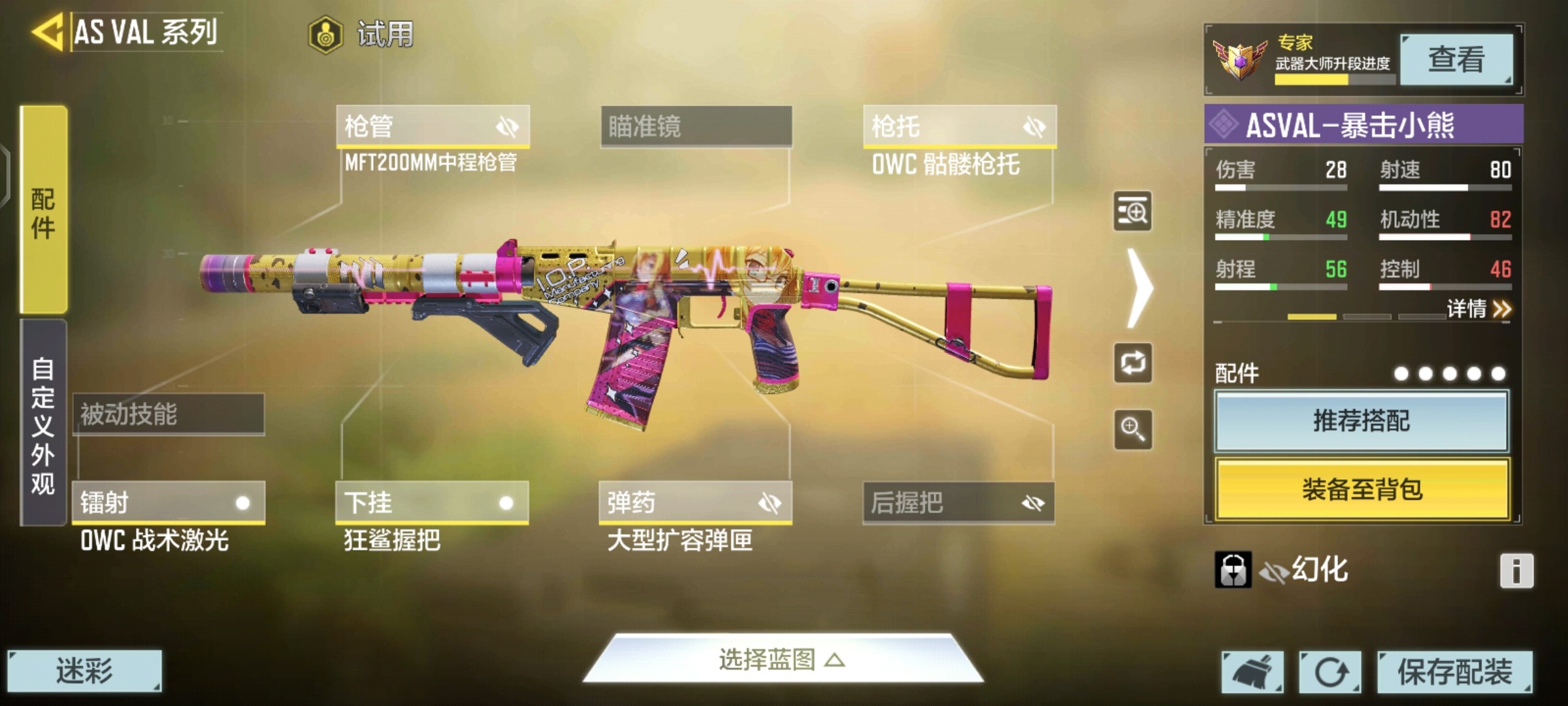
Task: Select the 枪托 stock slot
Action: click(x=959, y=126)
